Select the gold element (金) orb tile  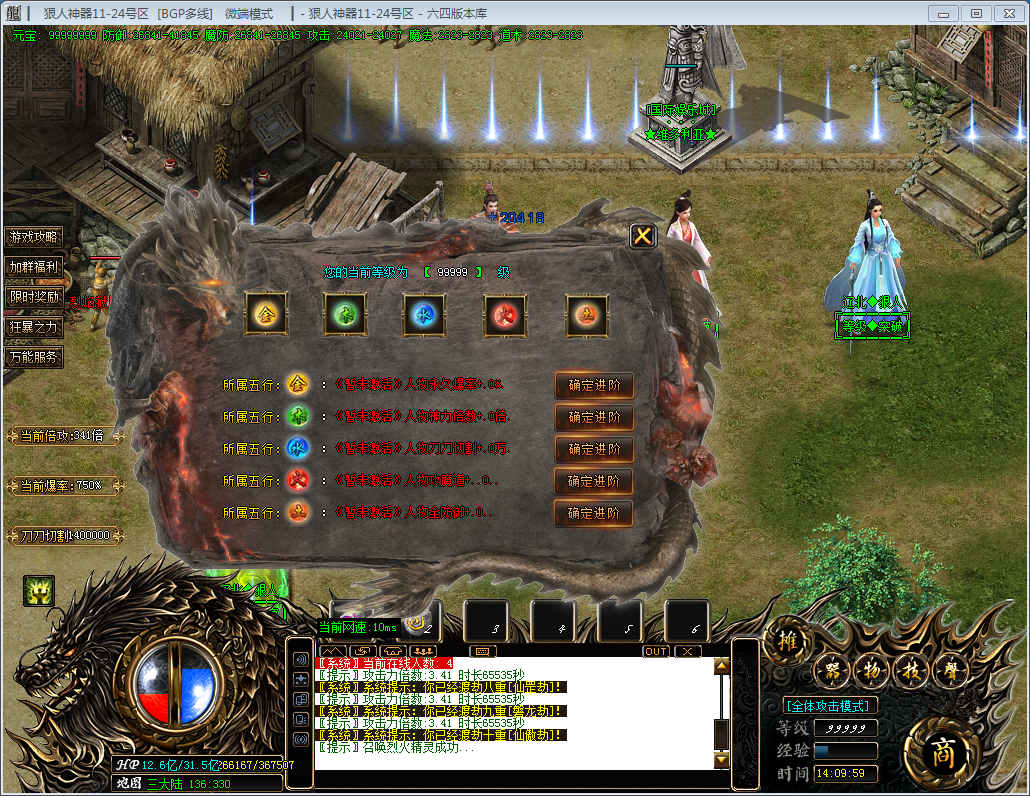pyautogui.click(x=266, y=314)
